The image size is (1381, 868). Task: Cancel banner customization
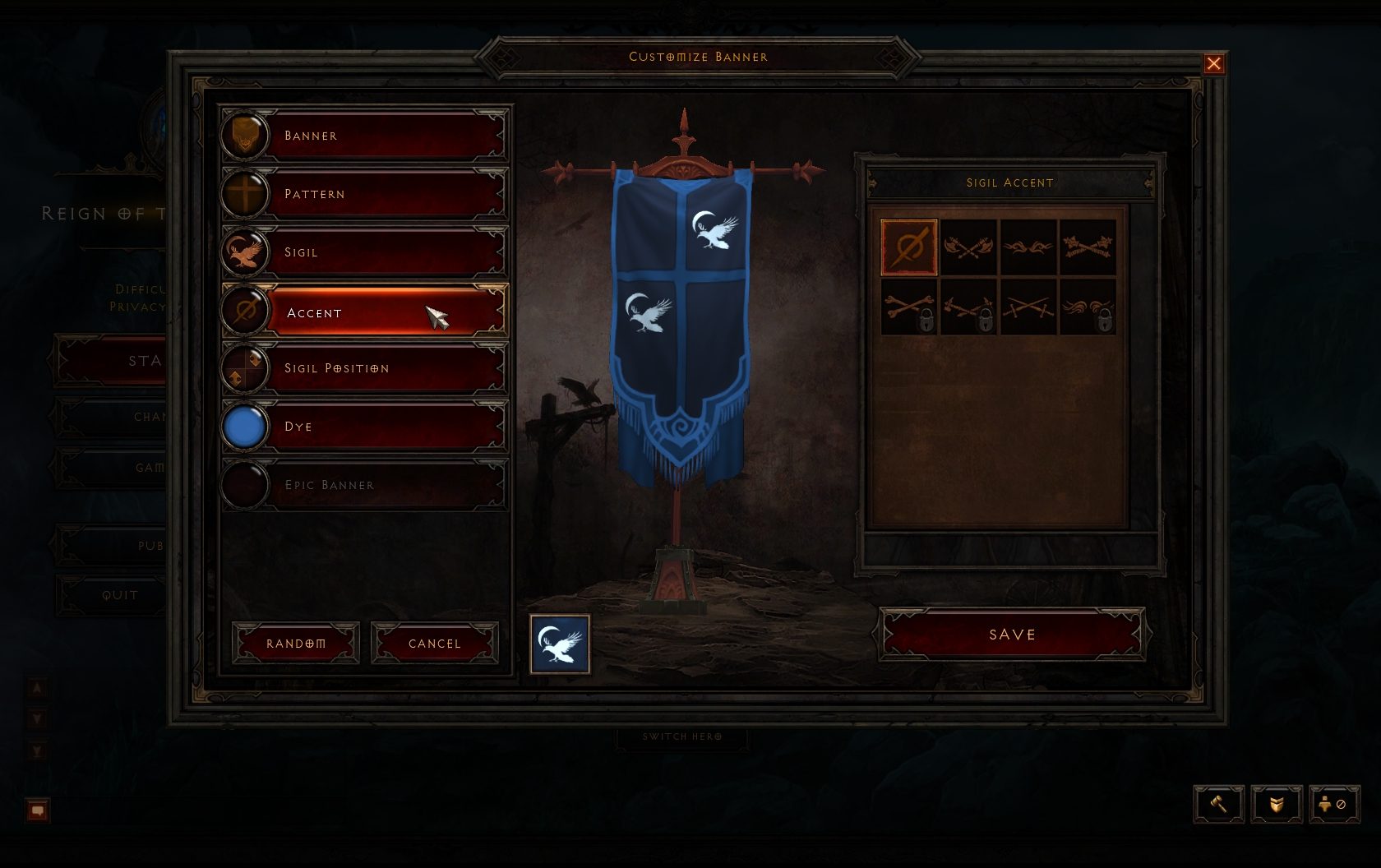coord(435,643)
